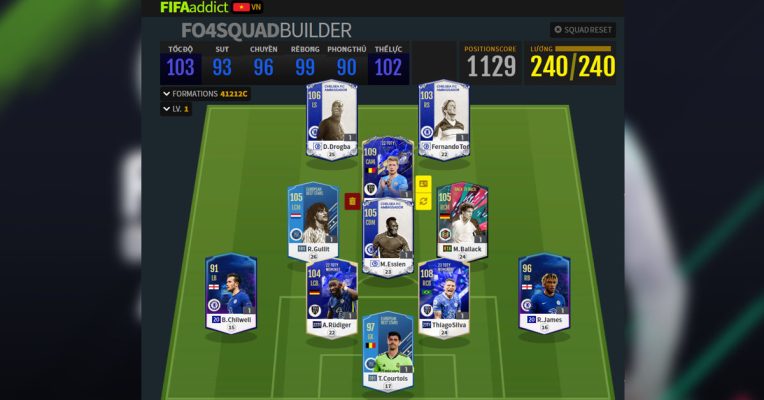Open the yellow player info card icon
This screenshot has height=400, width=764.
(423, 184)
